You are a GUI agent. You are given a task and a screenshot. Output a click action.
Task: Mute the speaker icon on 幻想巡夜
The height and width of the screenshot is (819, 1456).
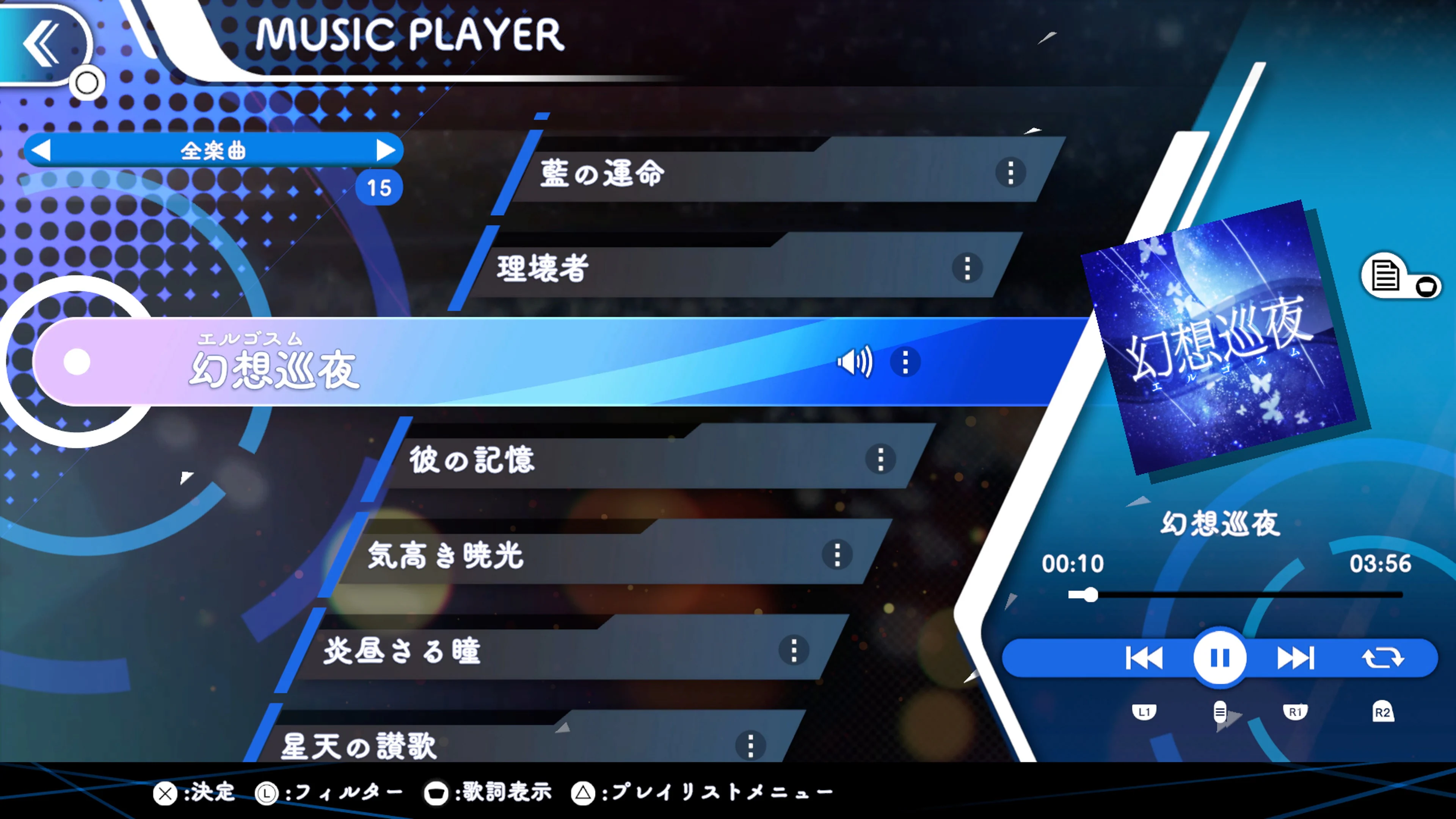point(855,362)
